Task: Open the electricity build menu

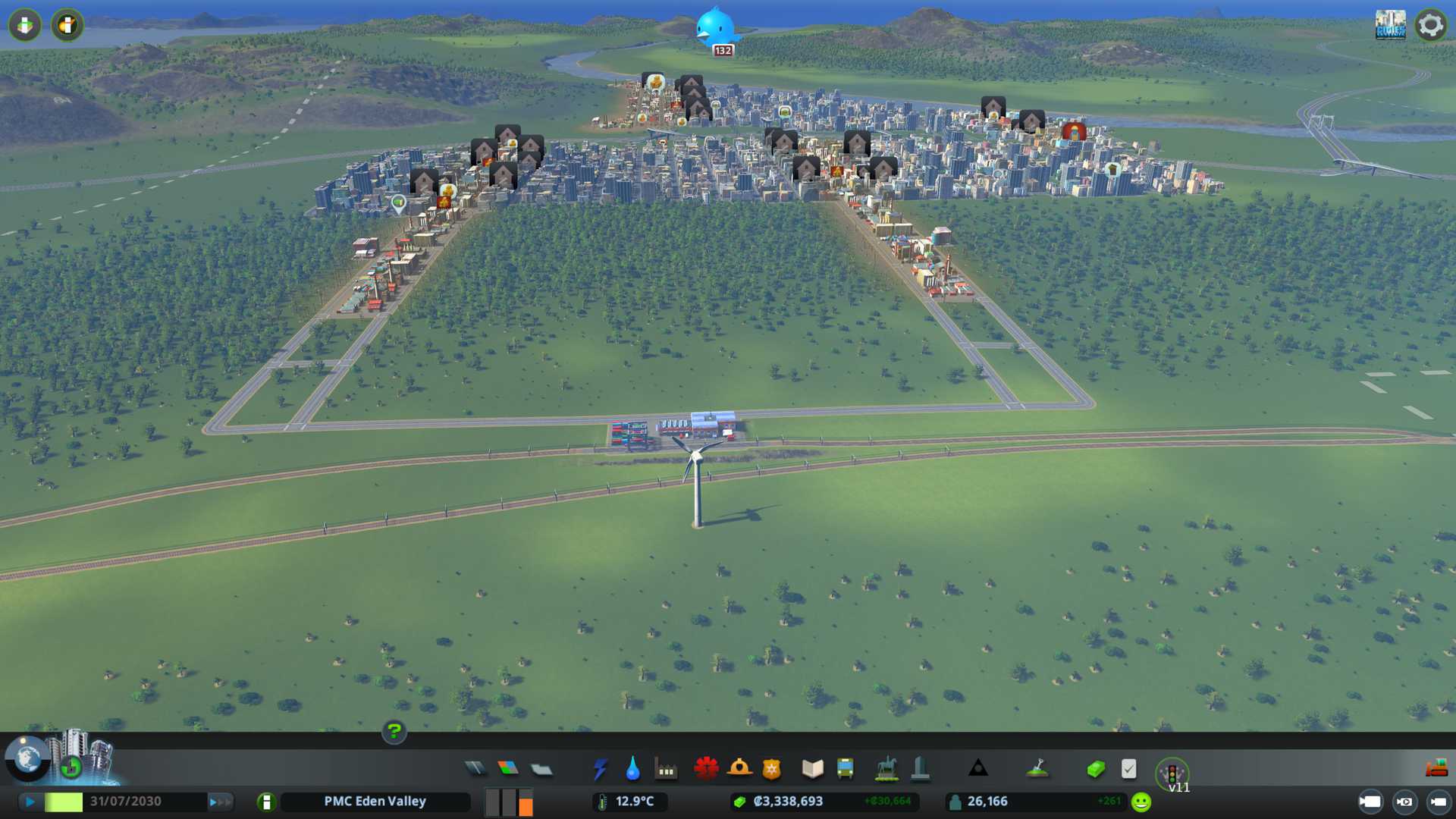Action: click(600, 769)
